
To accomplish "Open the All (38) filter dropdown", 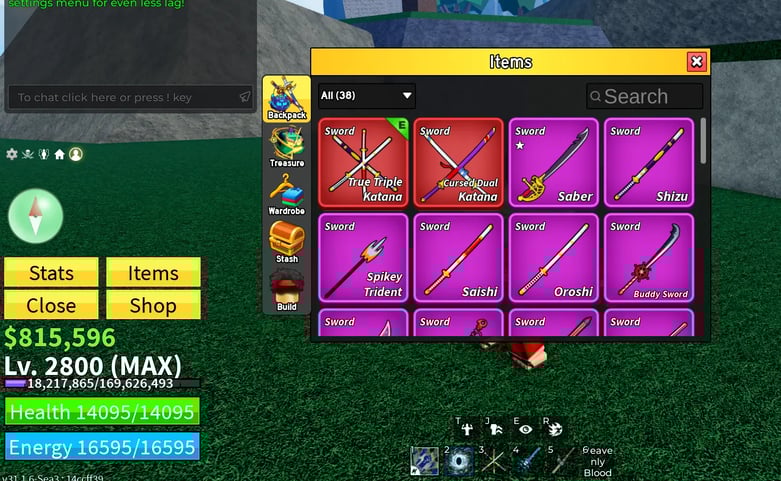I will coord(366,96).
